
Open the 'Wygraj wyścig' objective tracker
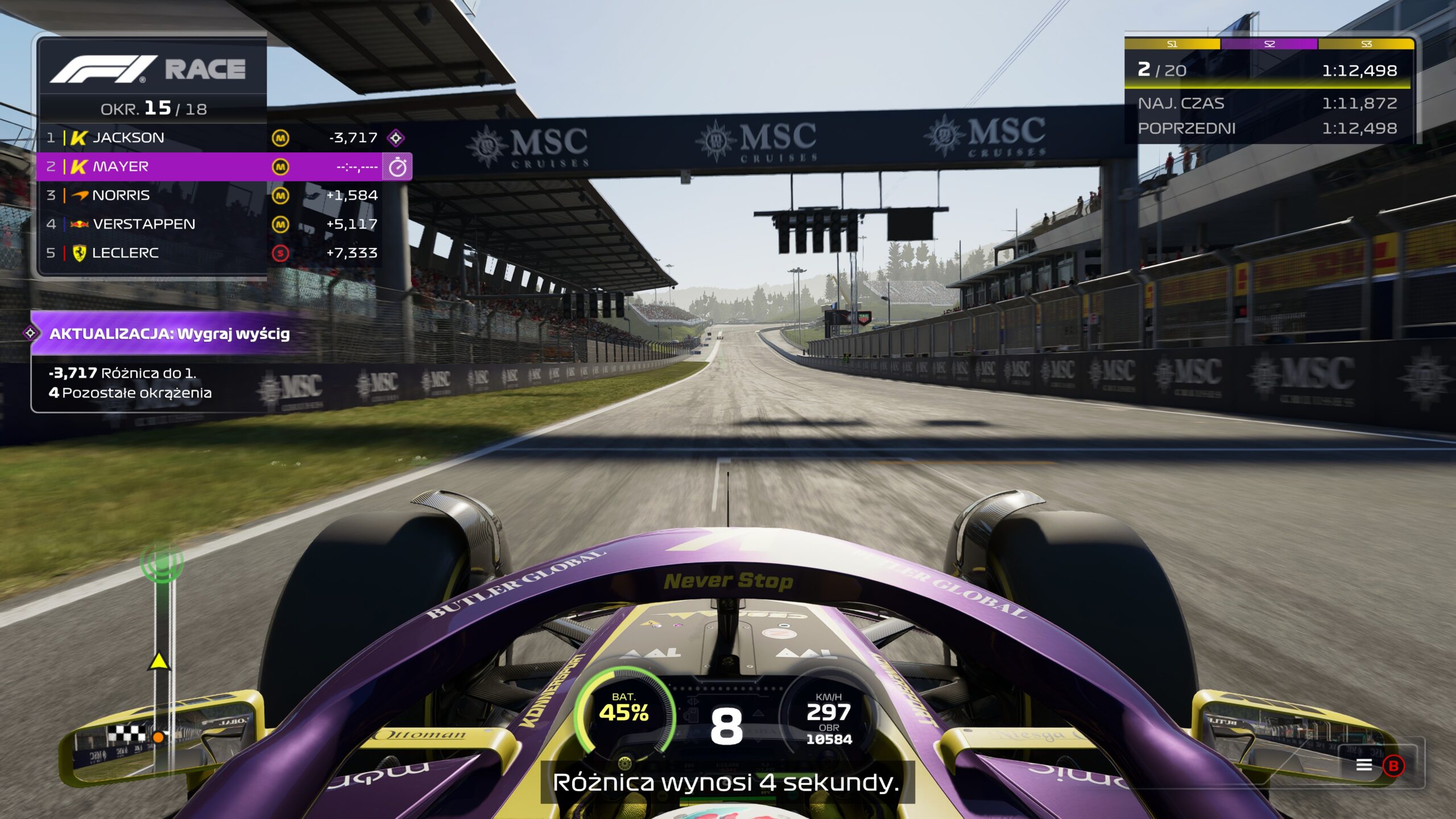point(169,334)
